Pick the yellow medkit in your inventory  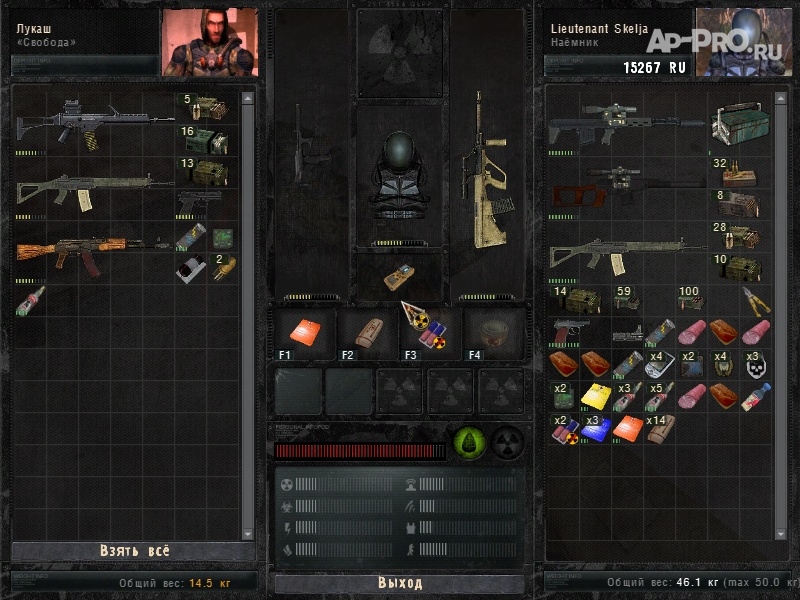pos(596,397)
